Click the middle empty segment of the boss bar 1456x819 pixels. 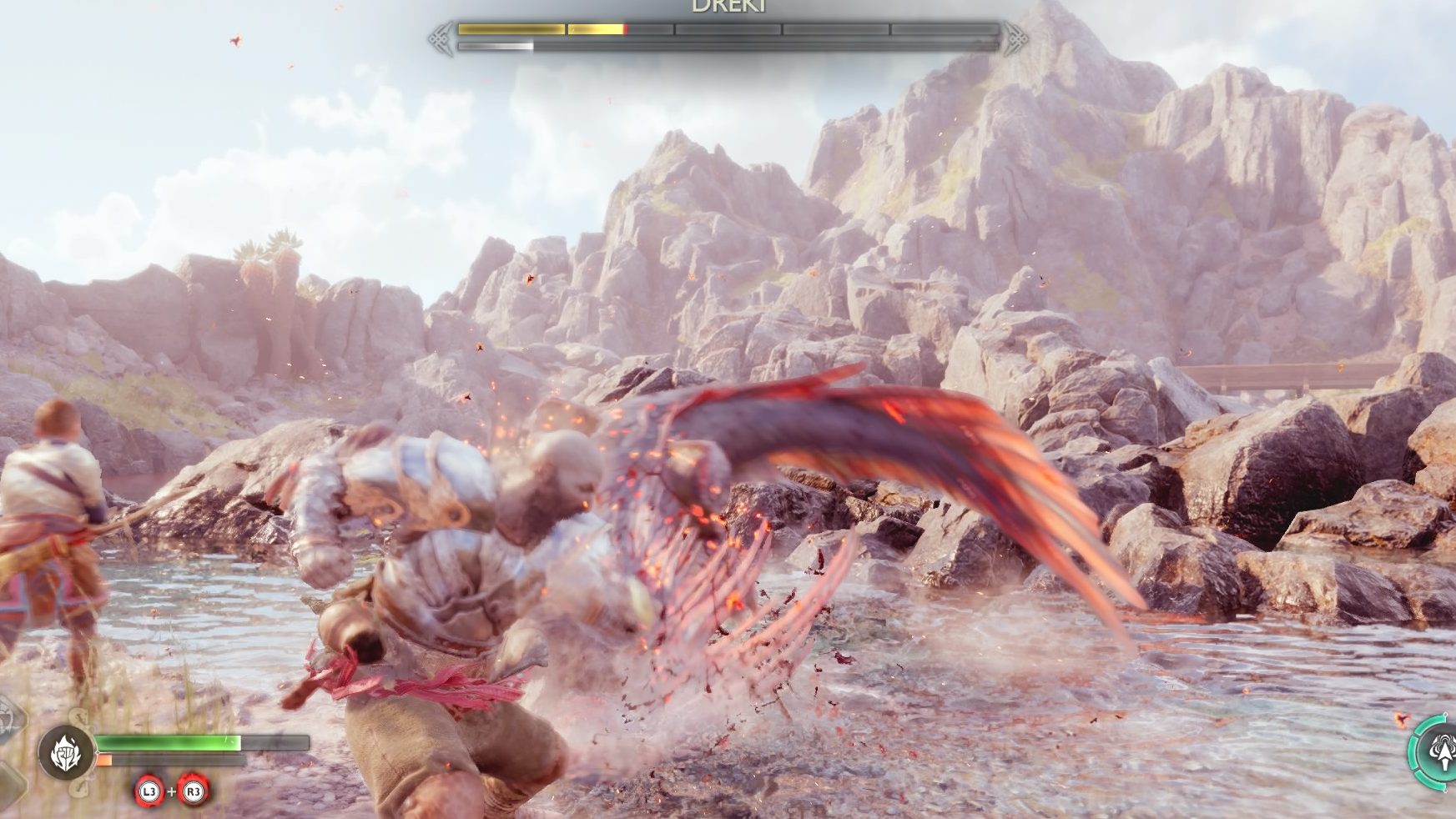(x=726, y=28)
